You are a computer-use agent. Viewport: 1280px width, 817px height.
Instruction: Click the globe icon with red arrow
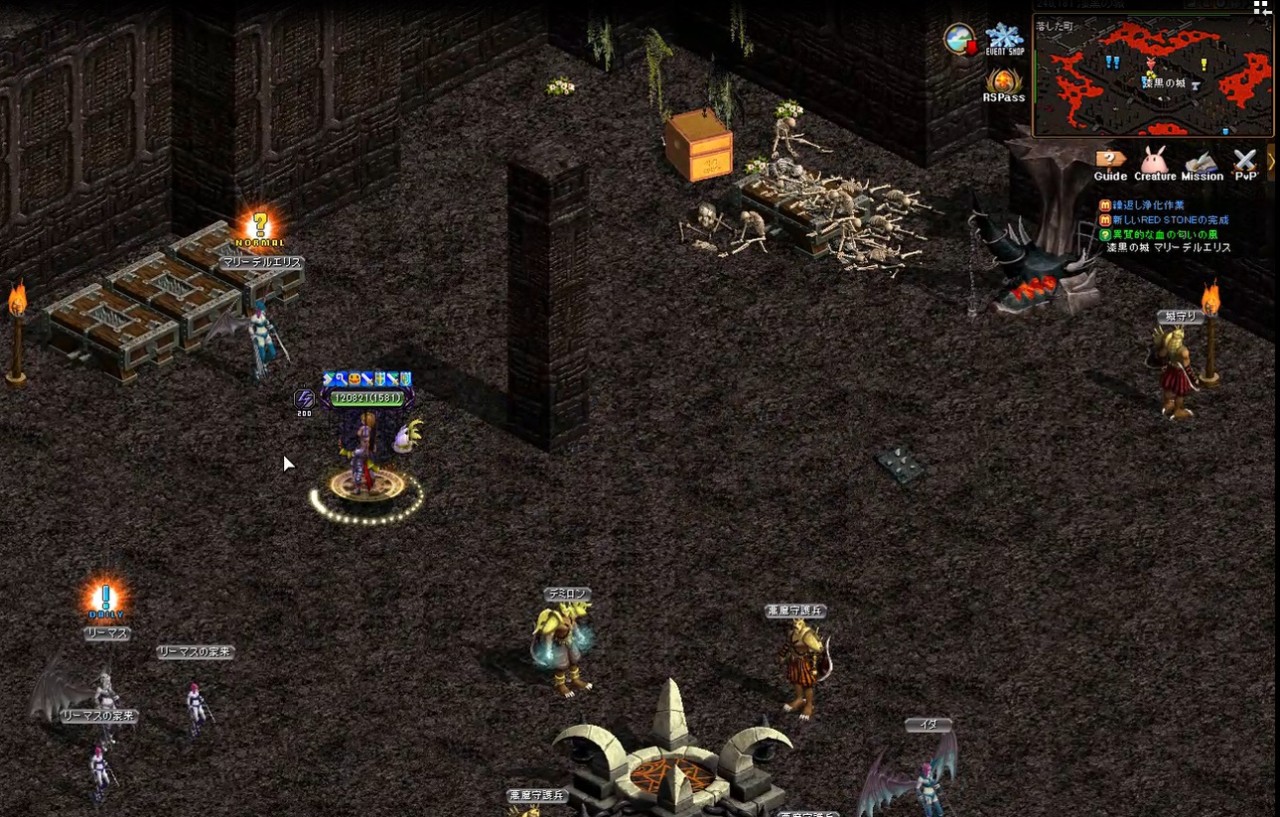point(960,39)
